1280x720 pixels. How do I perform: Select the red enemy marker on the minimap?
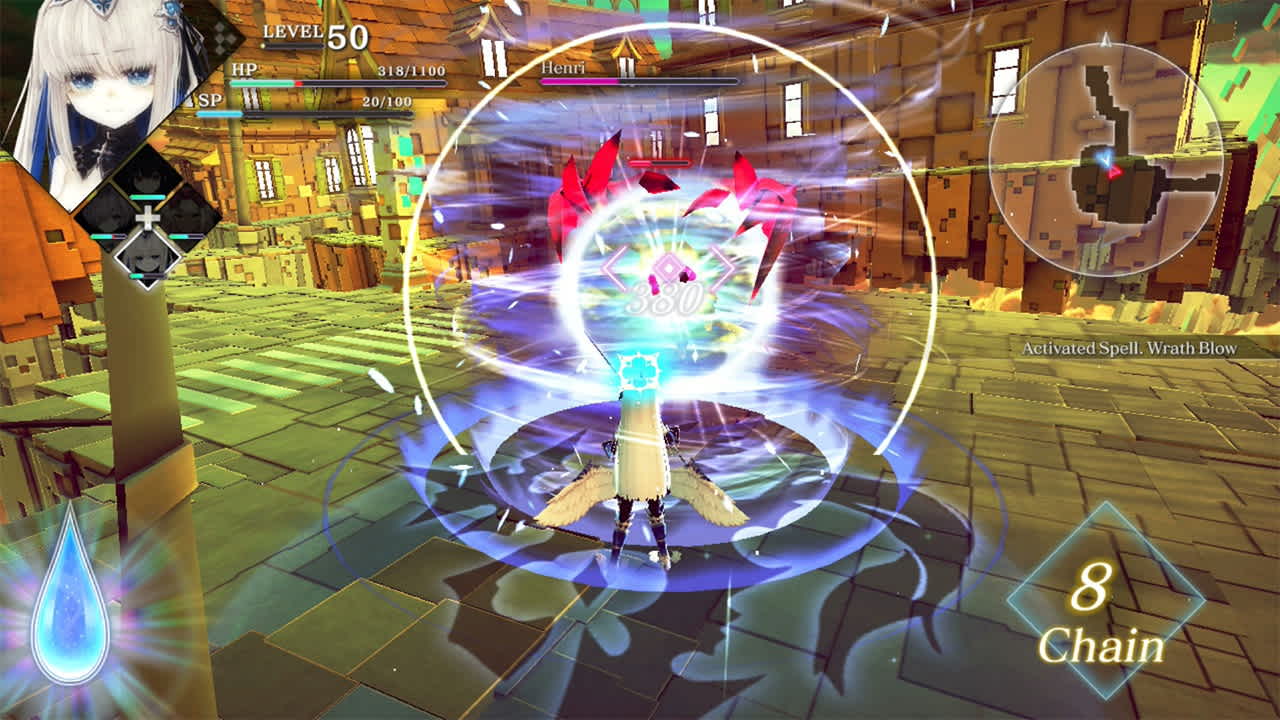tap(1115, 172)
